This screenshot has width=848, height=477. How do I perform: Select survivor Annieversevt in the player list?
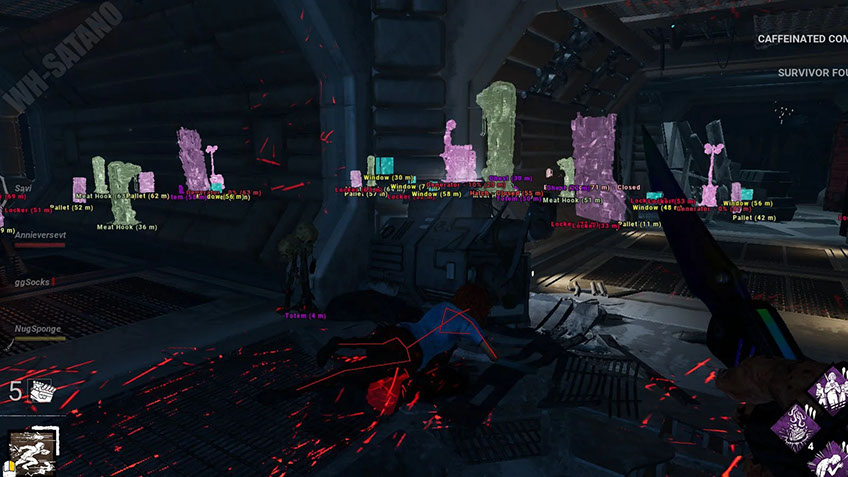[x=40, y=235]
